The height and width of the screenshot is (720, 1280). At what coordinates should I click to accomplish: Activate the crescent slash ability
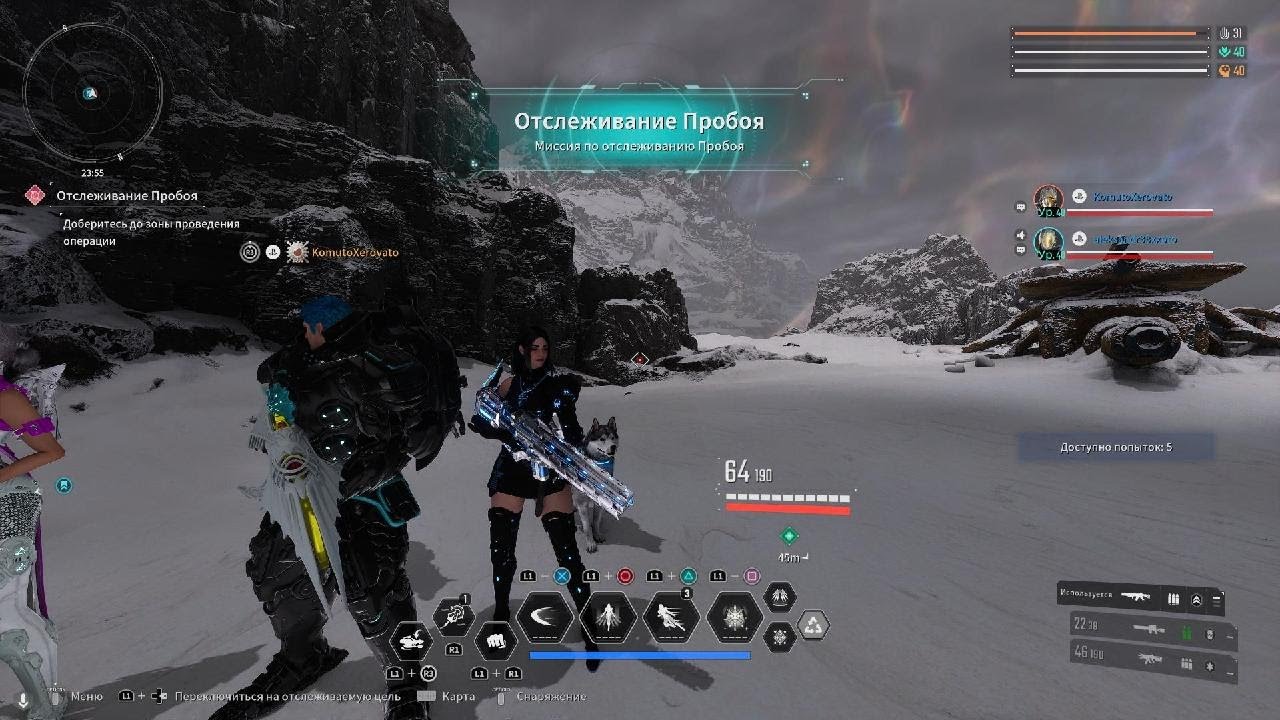click(x=545, y=618)
